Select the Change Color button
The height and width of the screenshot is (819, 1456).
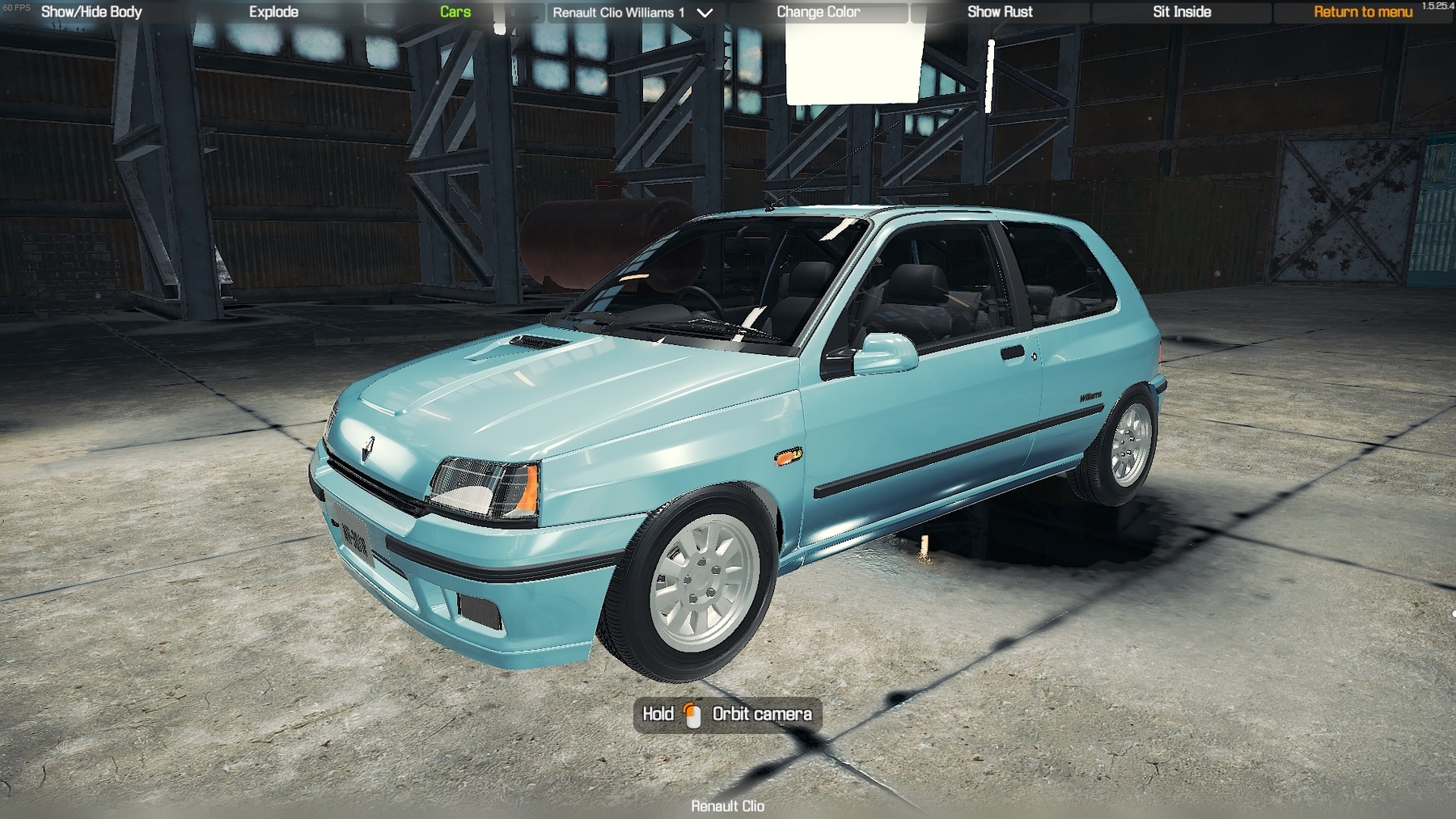(x=818, y=12)
